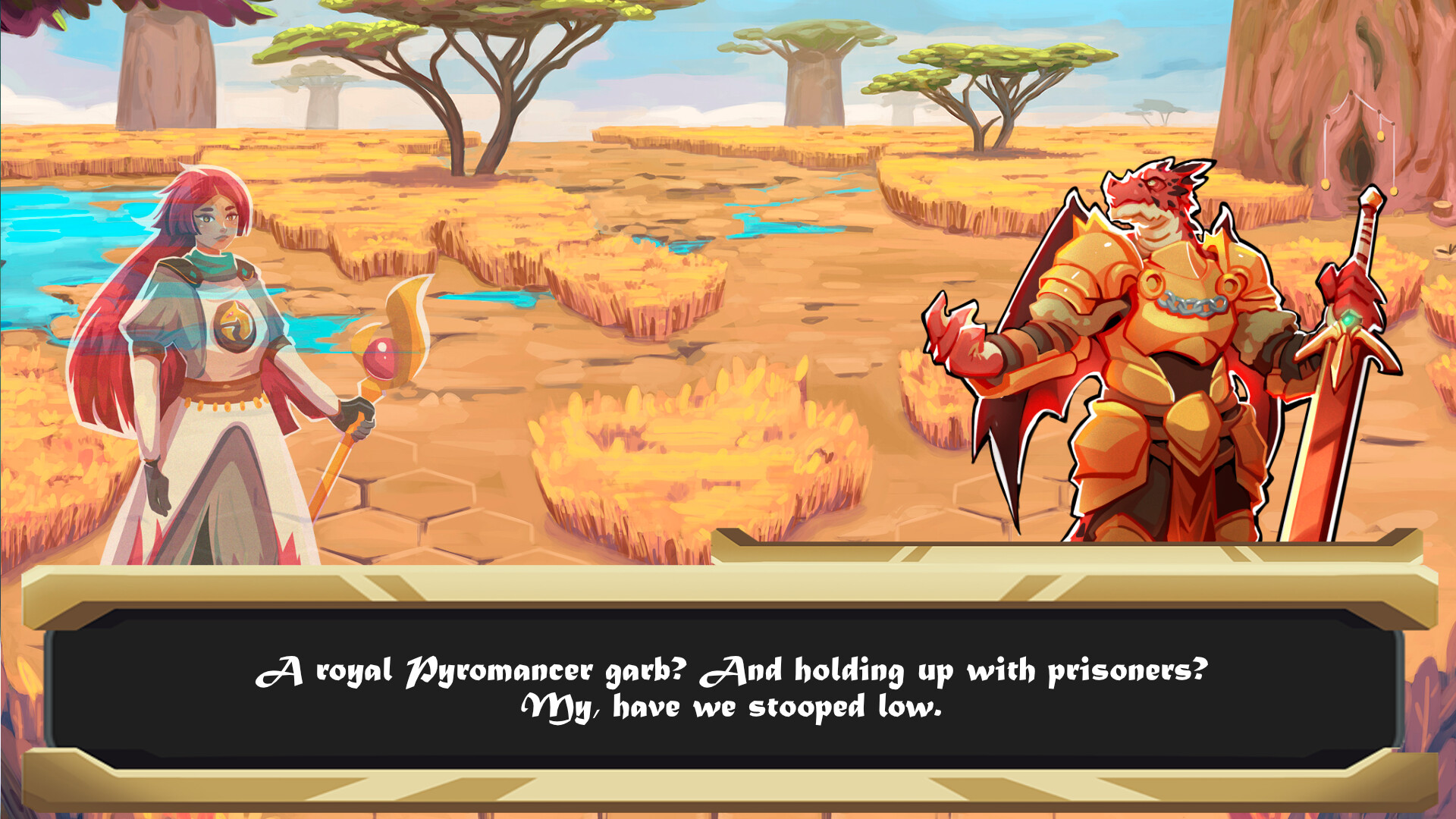Click the top edge of the dialogue frame
1456x819 pixels.
[x=728, y=584]
